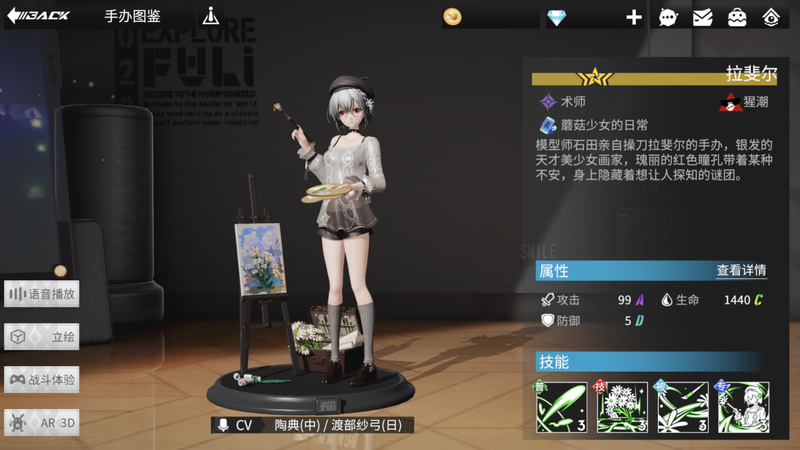
Task: Select the green comet basic attack skill icon
Action: coord(561,407)
